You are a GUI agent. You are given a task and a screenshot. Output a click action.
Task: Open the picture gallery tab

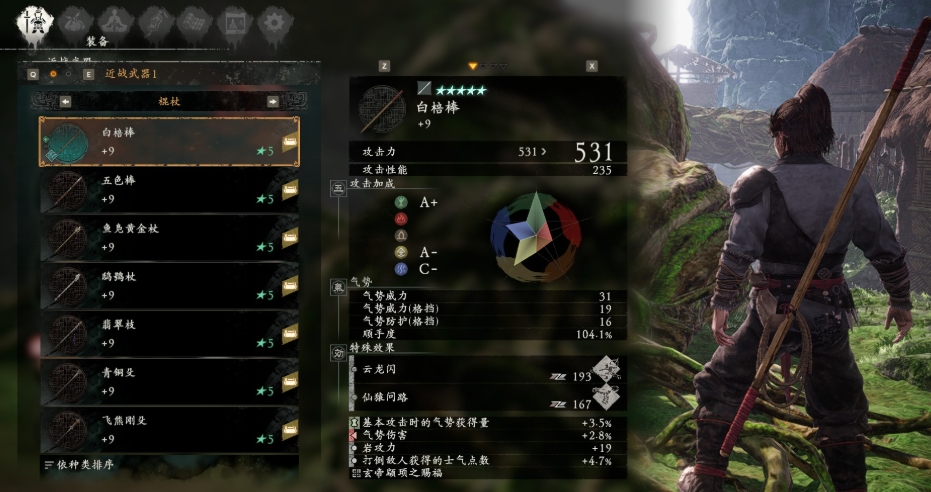233,20
